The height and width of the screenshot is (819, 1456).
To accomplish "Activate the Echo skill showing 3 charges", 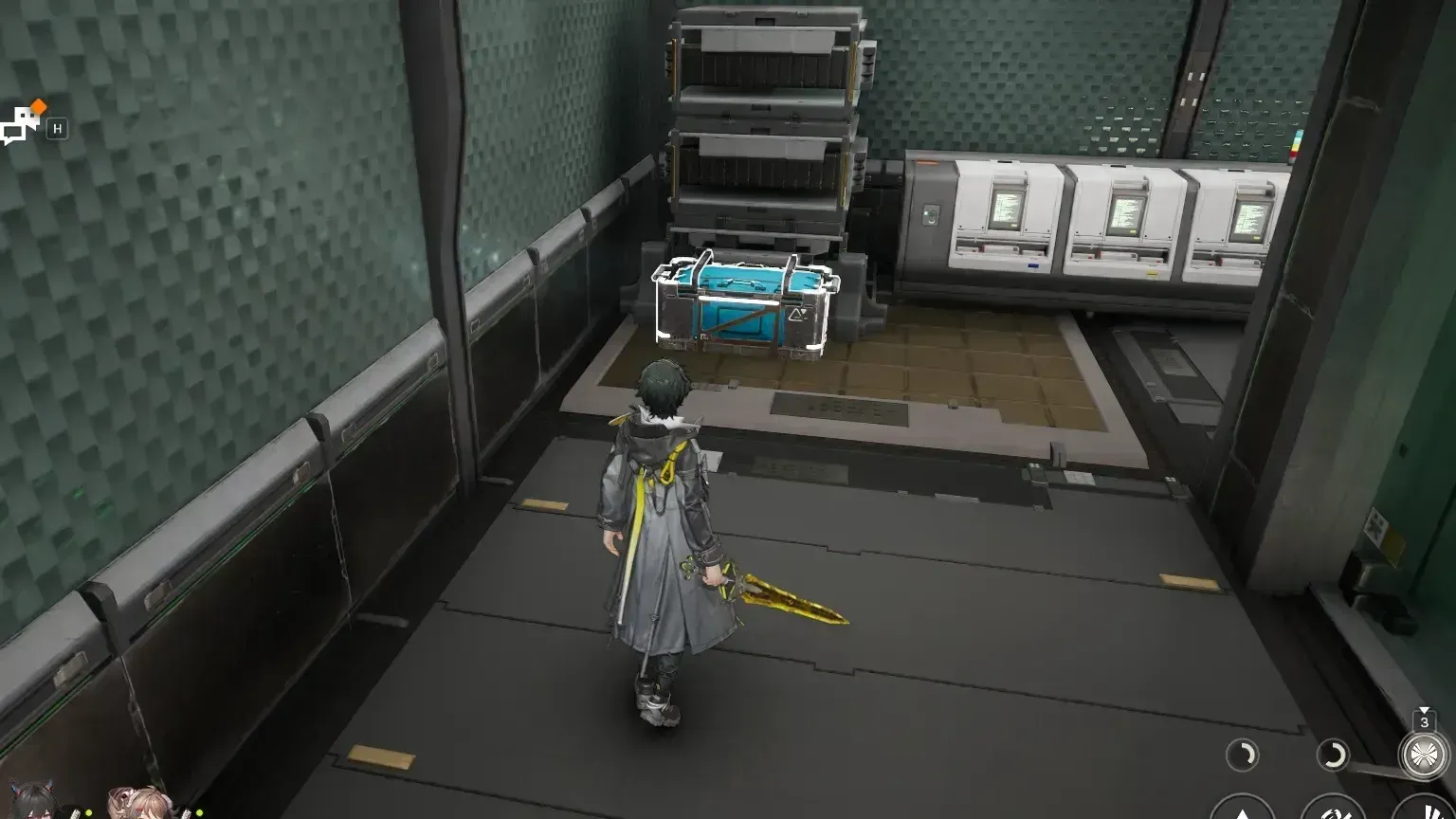I will pos(1424,755).
